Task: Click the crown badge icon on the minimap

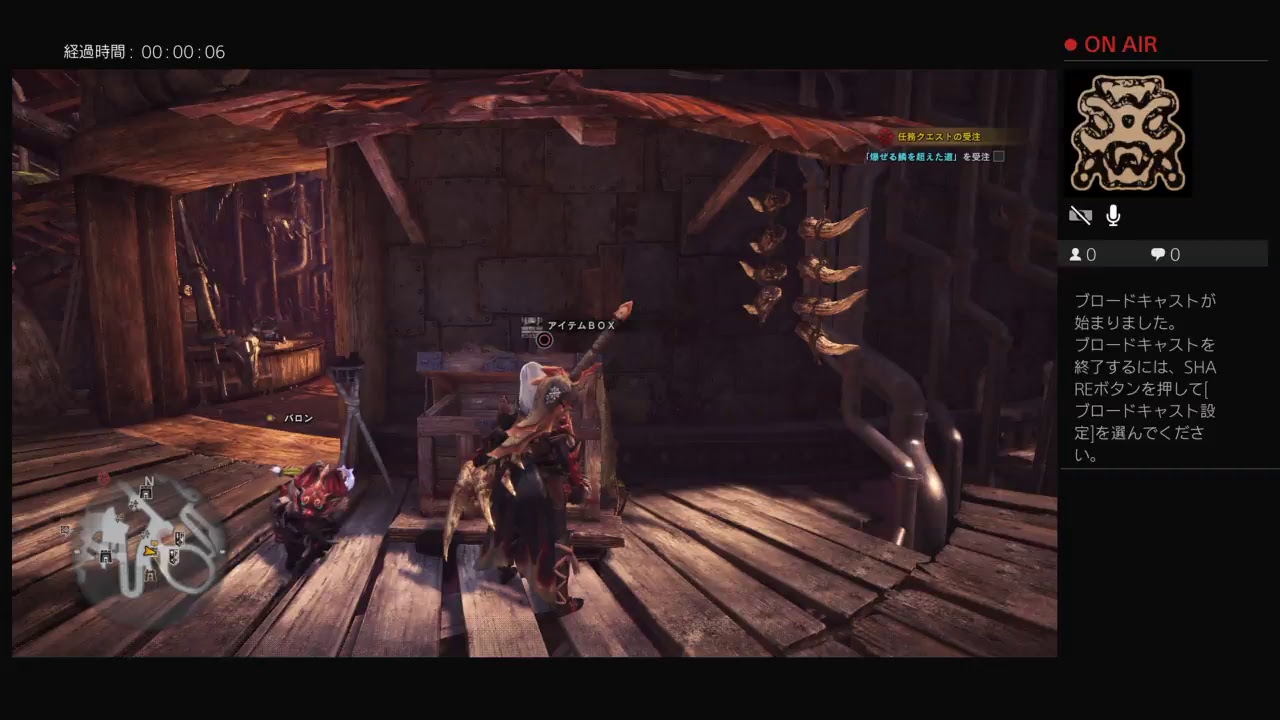Action: [x=180, y=538]
